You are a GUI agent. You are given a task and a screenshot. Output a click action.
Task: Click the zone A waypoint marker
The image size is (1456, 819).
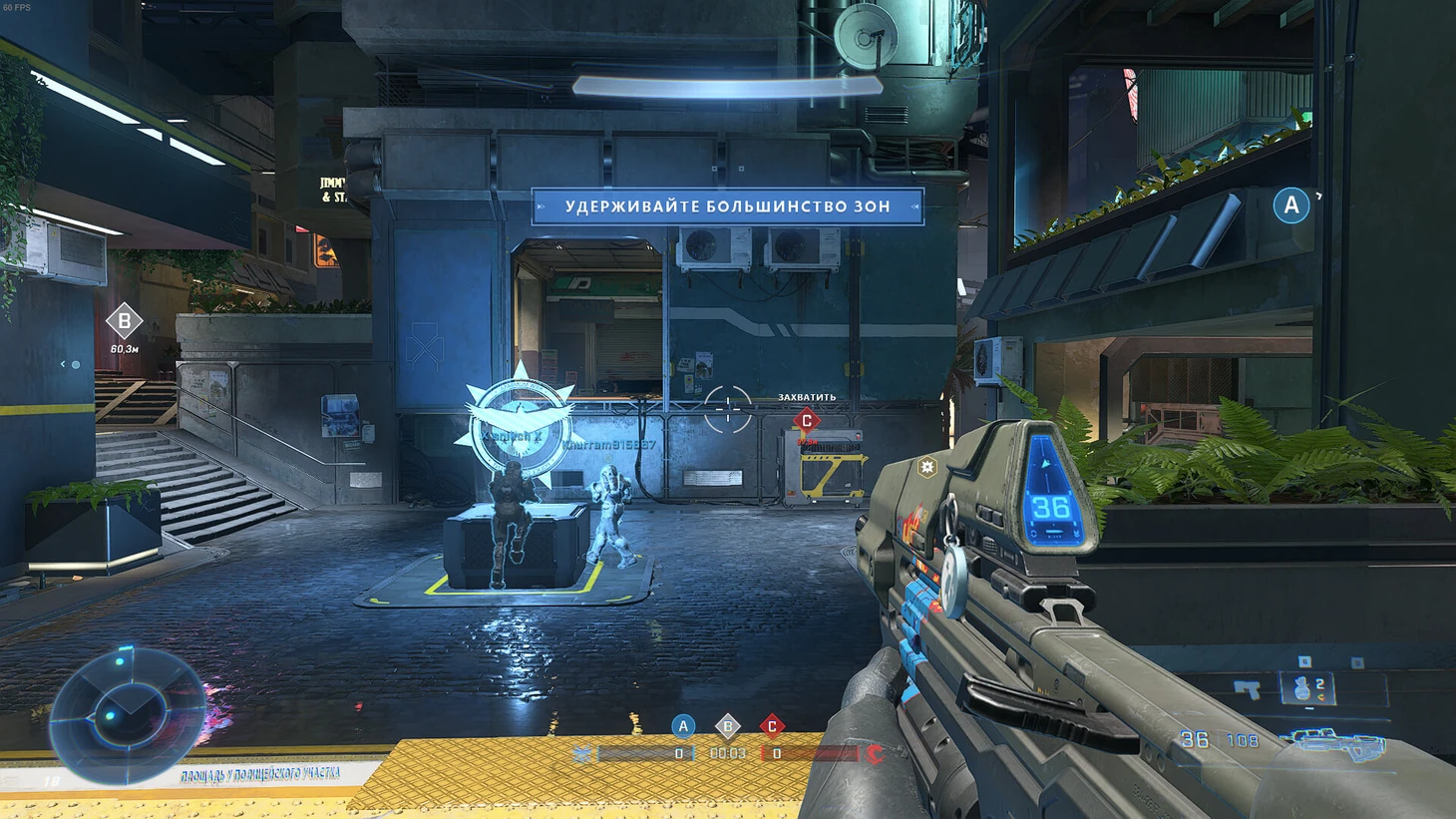[1291, 205]
